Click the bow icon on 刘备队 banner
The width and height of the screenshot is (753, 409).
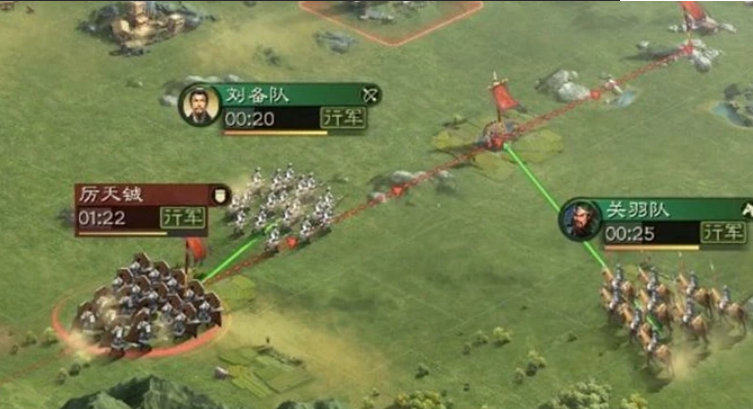(x=369, y=95)
